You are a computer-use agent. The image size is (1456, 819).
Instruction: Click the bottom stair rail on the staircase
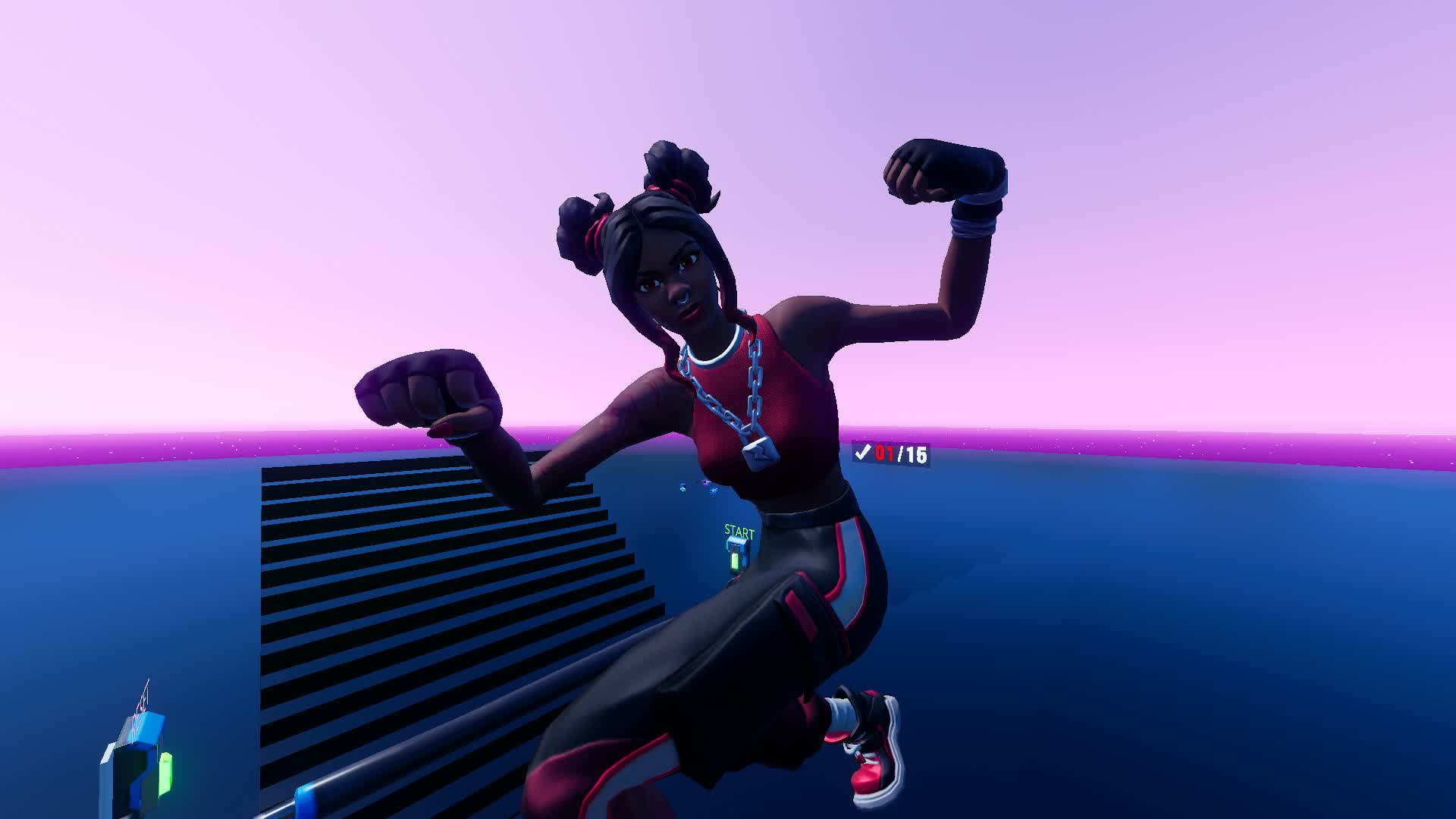pyautogui.click(x=379, y=781)
